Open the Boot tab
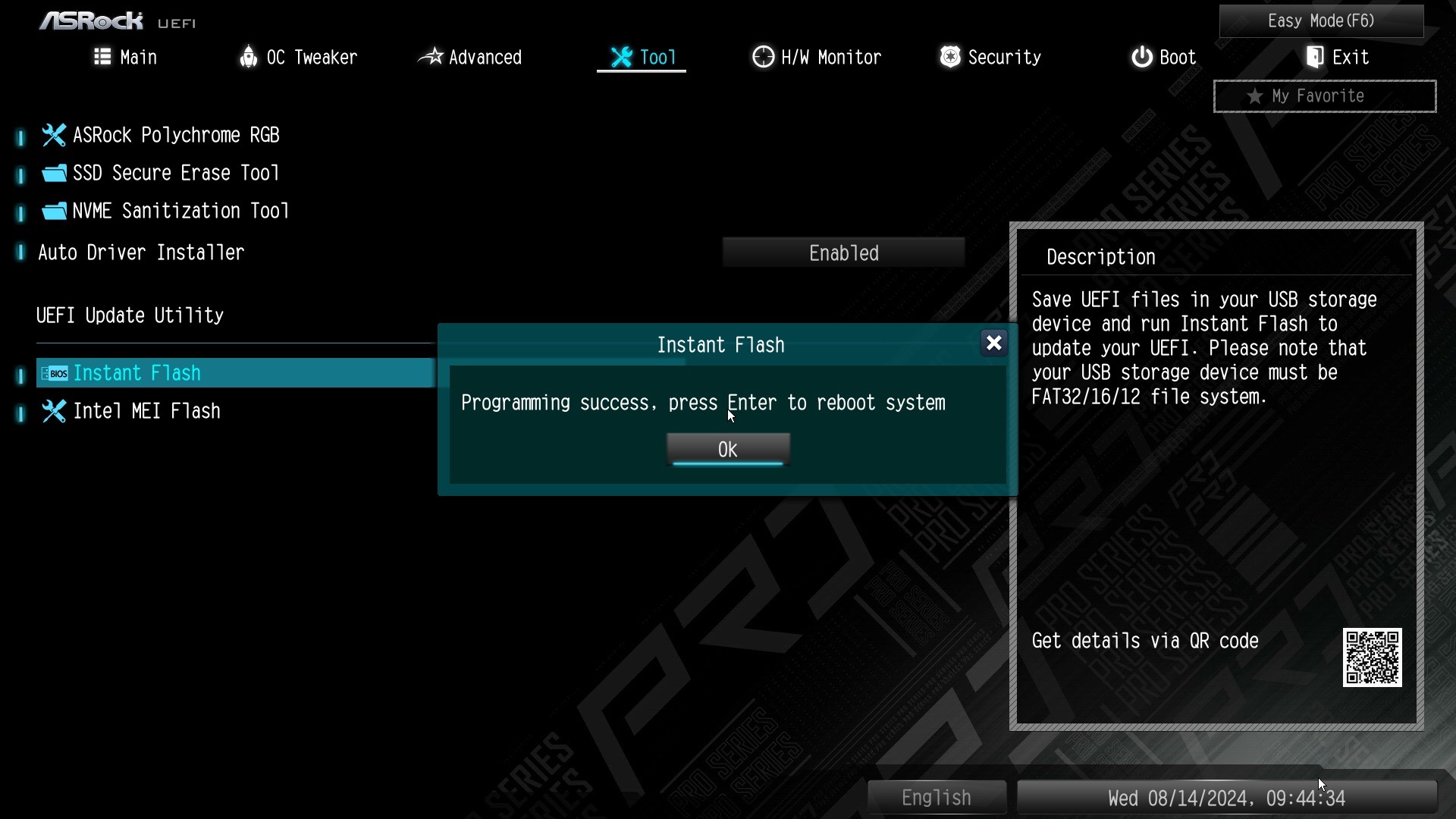This screenshot has width=1456, height=819. (1163, 58)
